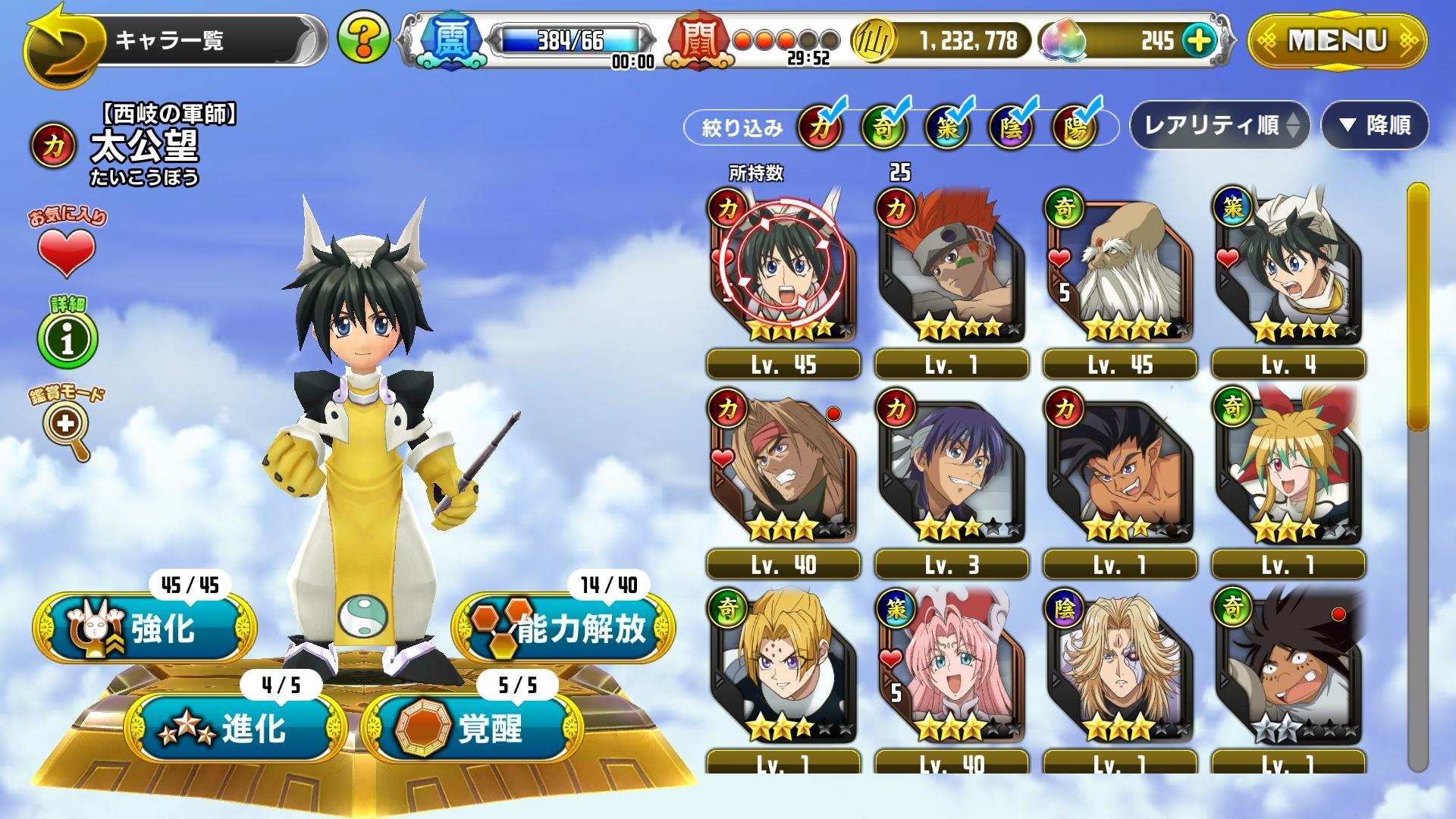The height and width of the screenshot is (819, 1456).
Task: Open the 覚醒 awakening button
Action: coord(472,729)
